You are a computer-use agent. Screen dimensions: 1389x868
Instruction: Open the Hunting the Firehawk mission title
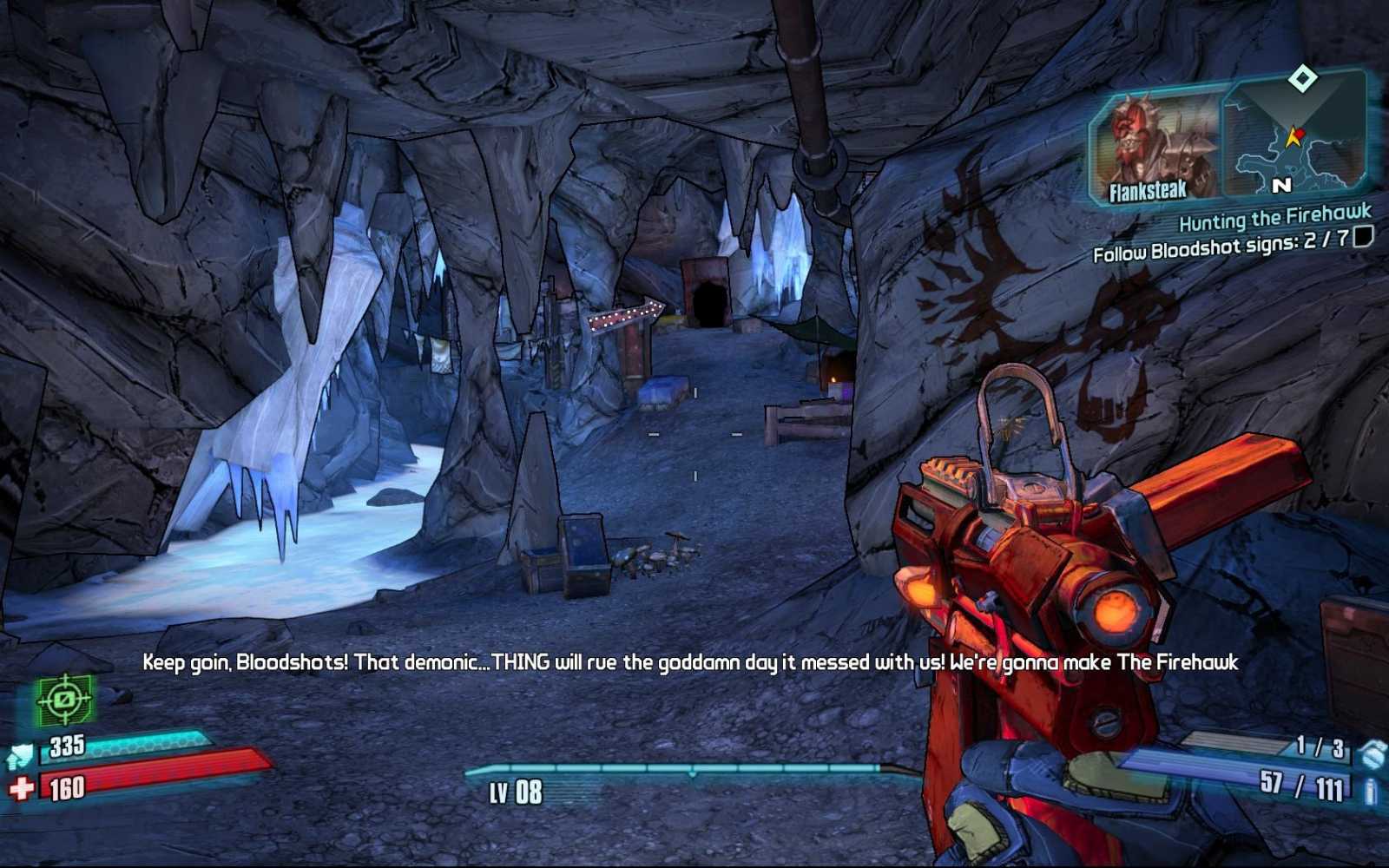[1274, 218]
